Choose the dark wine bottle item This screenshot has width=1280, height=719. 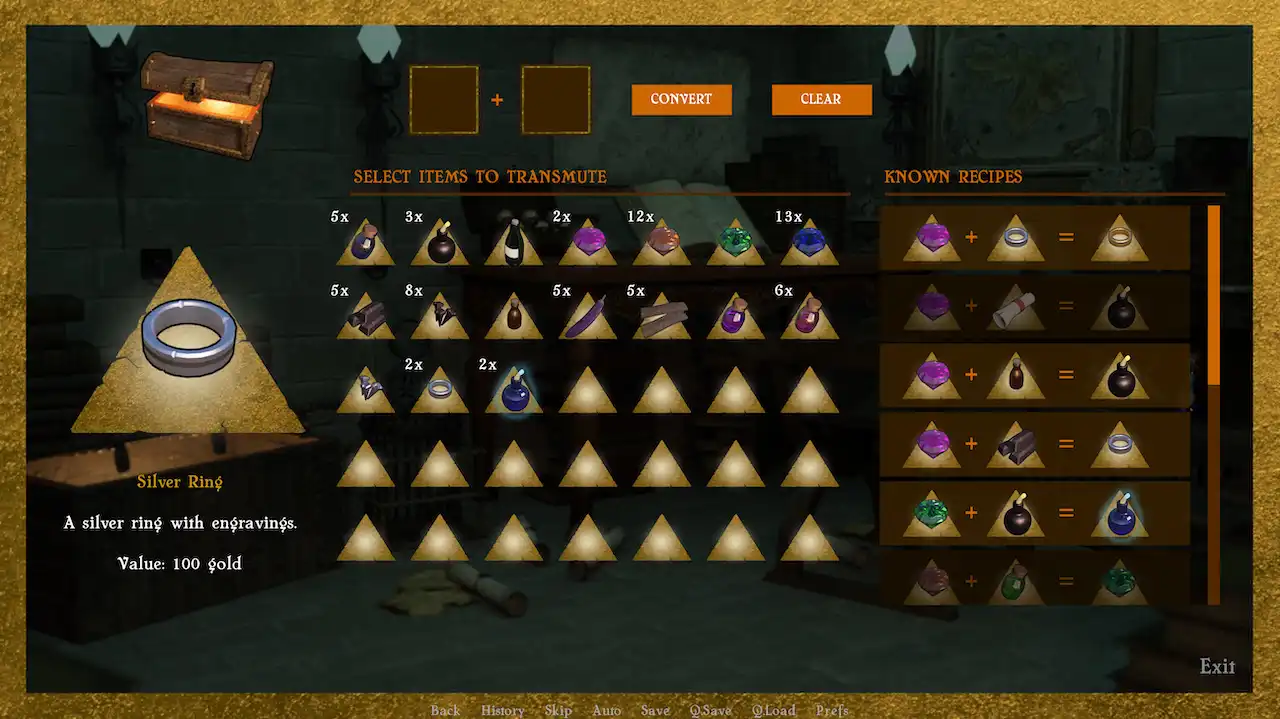coord(514,243)
